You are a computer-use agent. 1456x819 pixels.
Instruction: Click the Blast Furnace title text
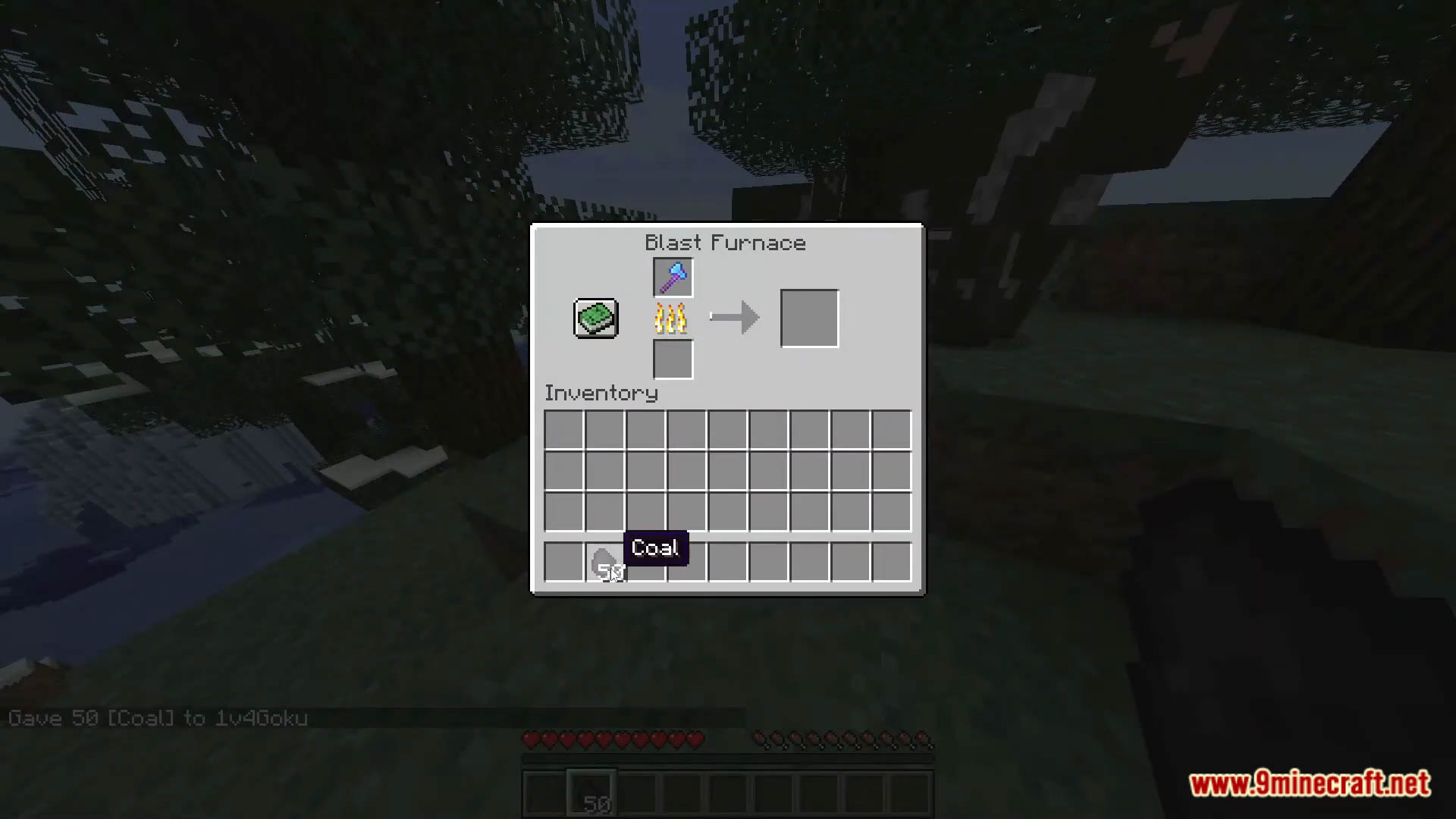[724, 243]
